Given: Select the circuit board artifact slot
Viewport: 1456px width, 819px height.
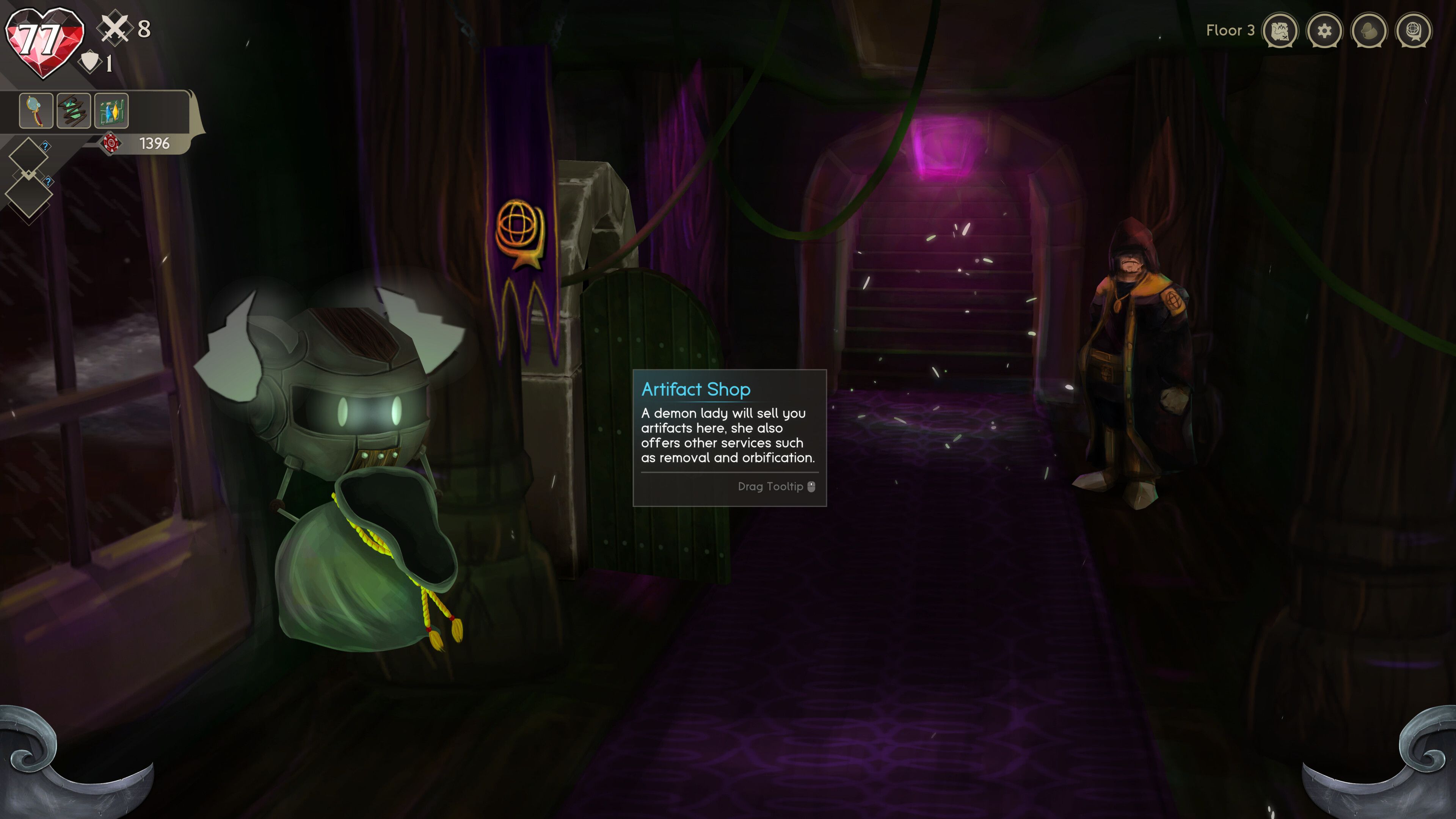Looking at the screenshot, I should 111,110.
